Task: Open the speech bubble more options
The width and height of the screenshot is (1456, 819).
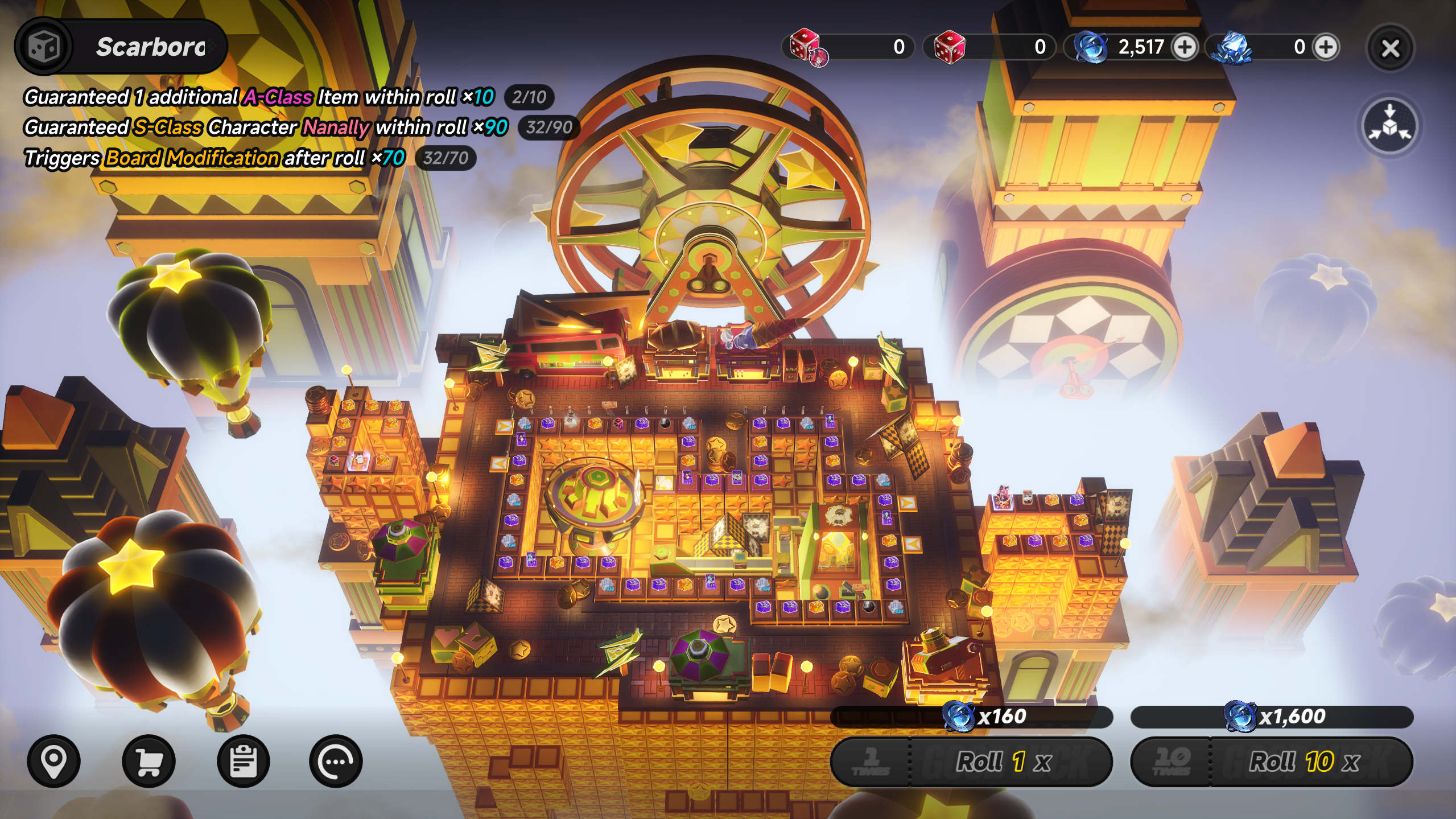Action: pyautogui.click(x=336, y=761)
